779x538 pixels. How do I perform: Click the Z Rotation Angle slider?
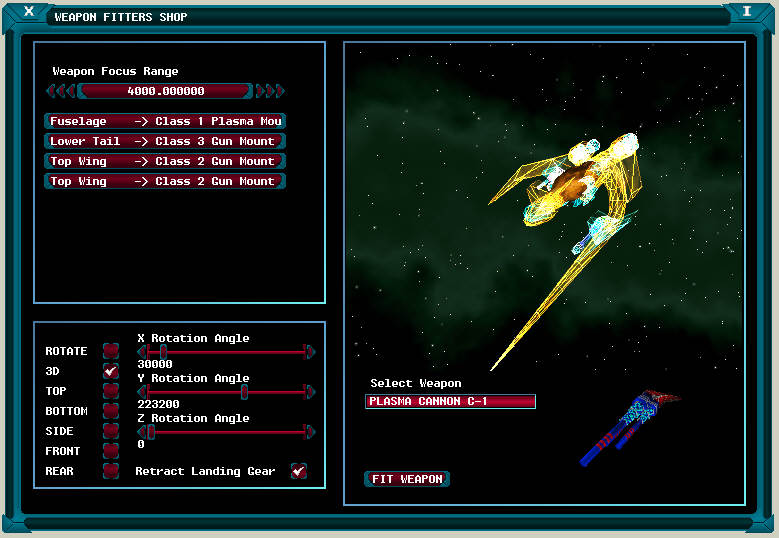[x=226, y=432]
